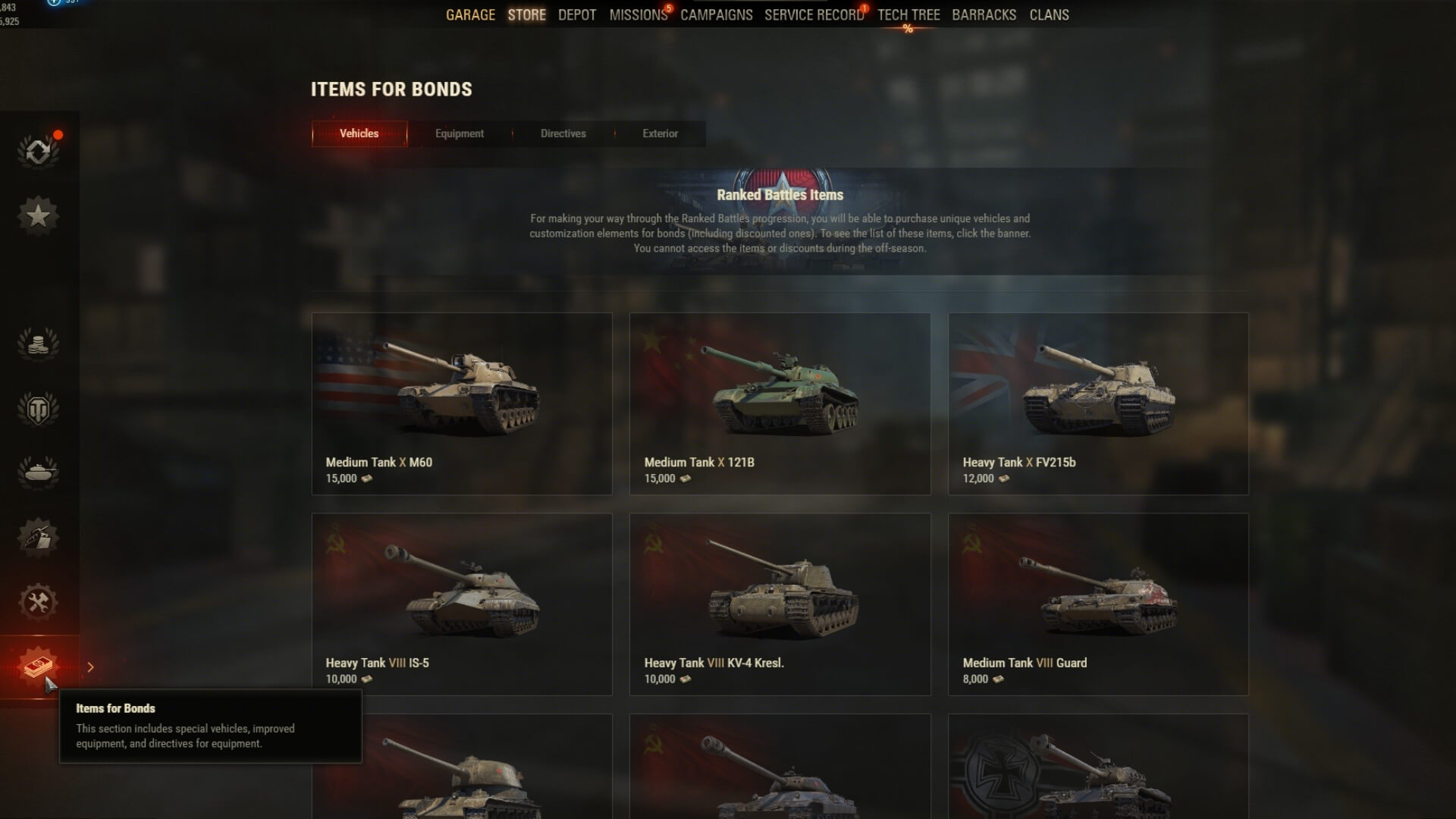Click the World of Tanks emblem sidebar icon
This screenshot has height=819, width=1456.
(39, 408)
